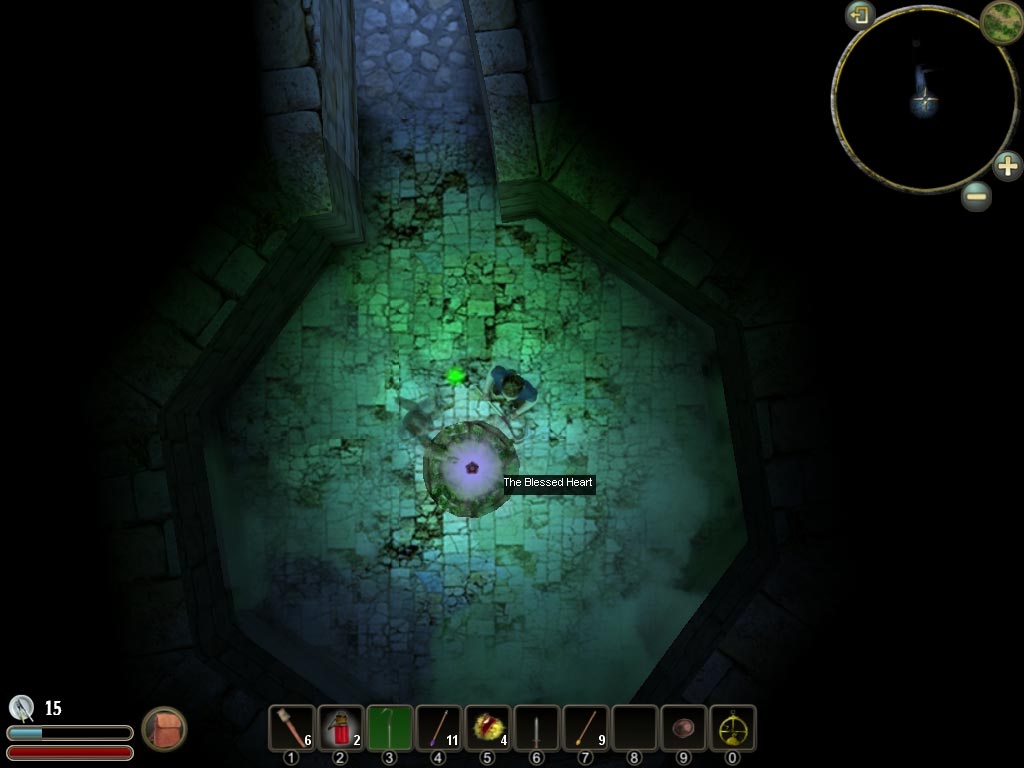Open the world map from the terrain icon
The width and height of the screenshot is (1024, 768).
1000,21
